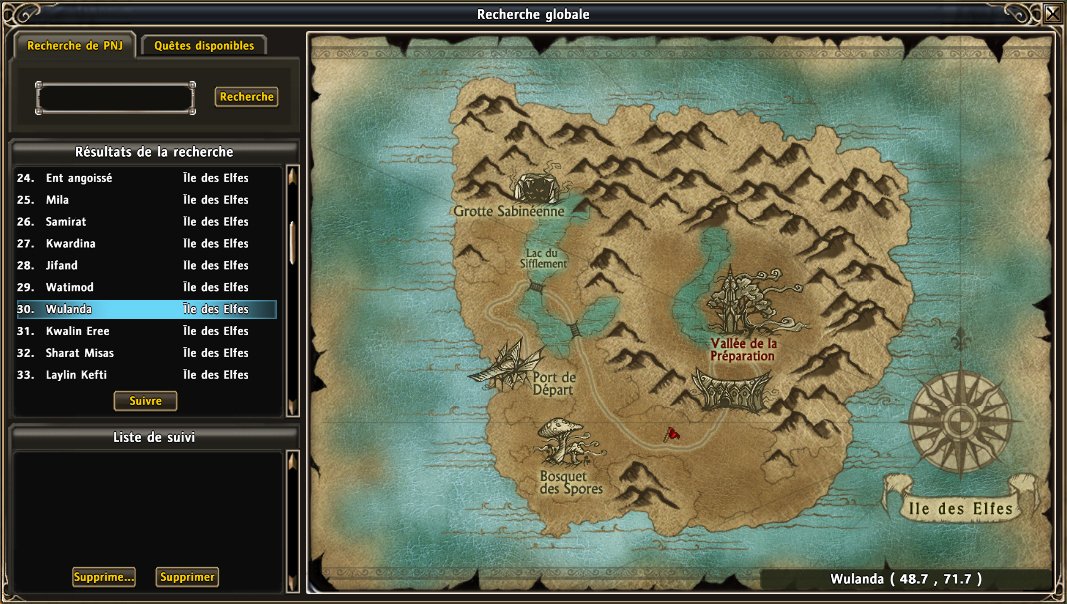Viewport: 1067px width, 604px height.
Task: Select the Samirat result row
Action: click(x=146, y=222)
